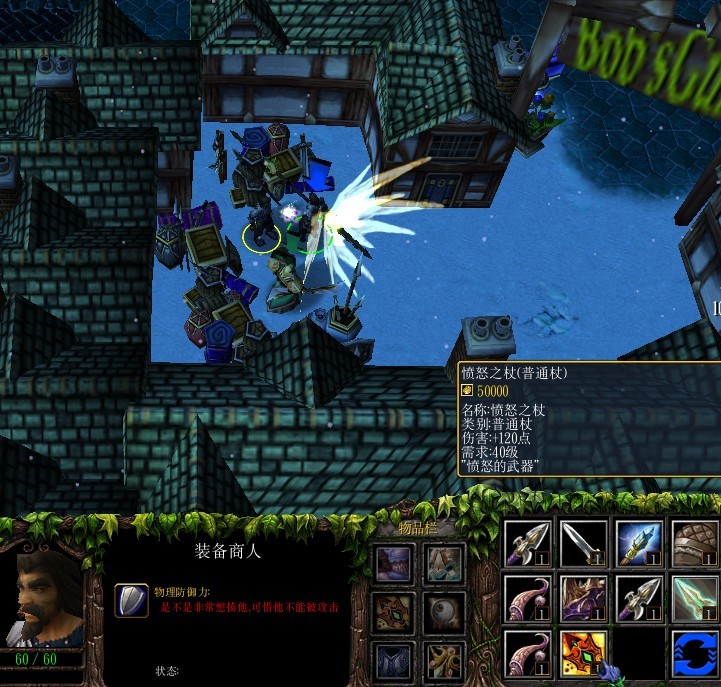Click the physical defense shield icon
Viewport: 721px width, 687px height.
tap(131, 600)
